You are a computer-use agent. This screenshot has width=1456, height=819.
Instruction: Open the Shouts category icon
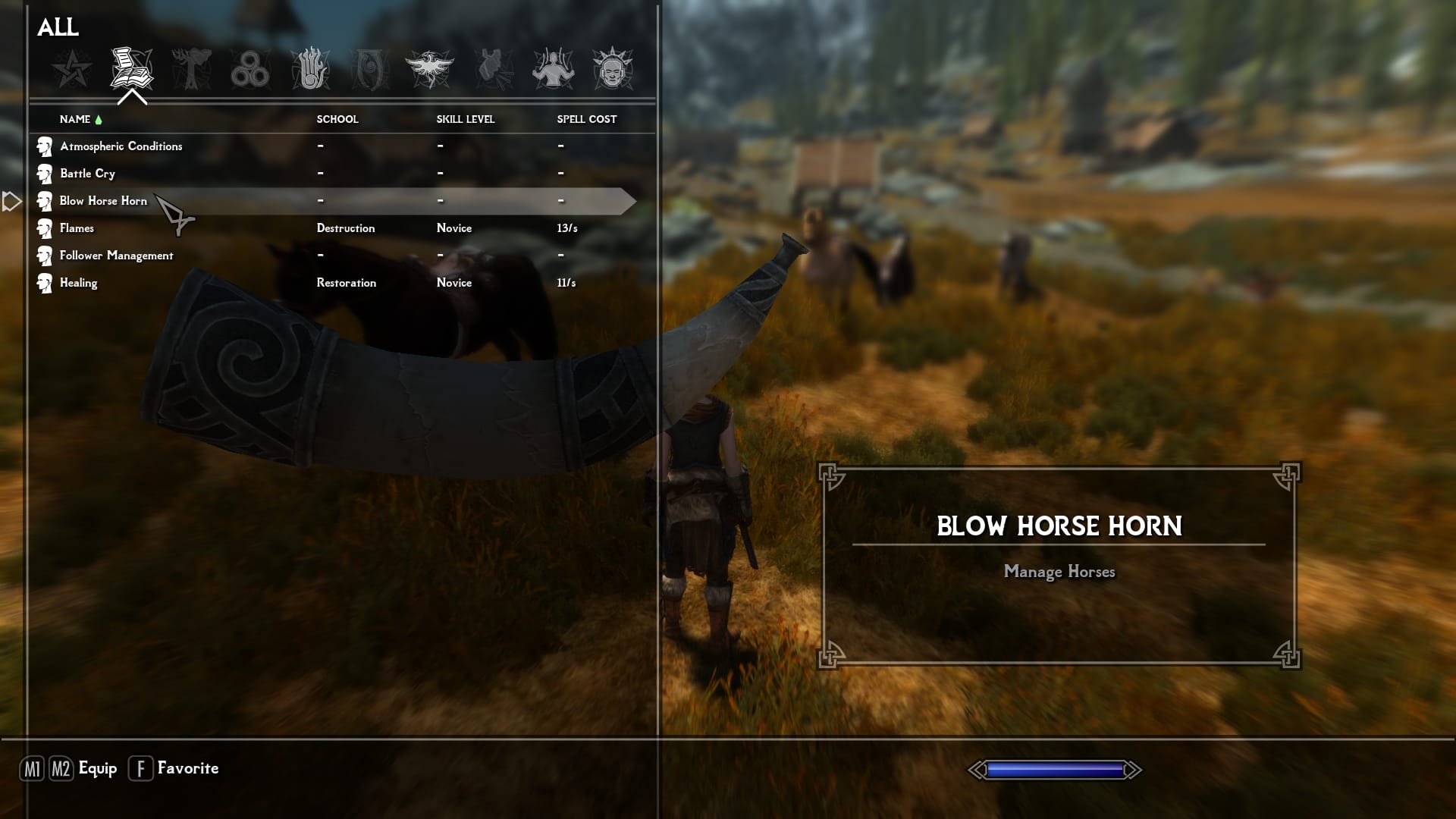tap(493, 69)
